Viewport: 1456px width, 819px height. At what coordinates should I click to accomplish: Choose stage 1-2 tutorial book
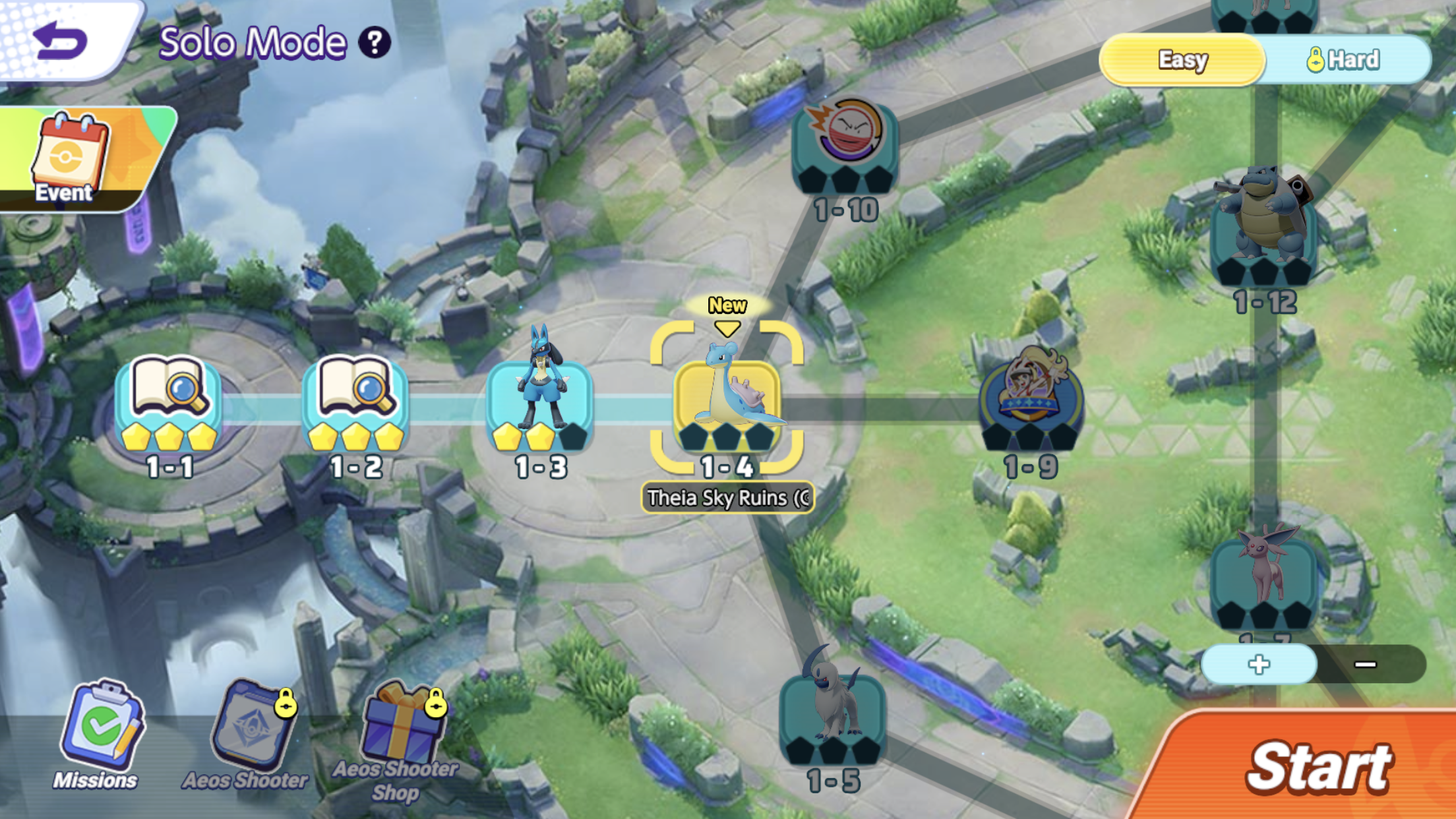coord(356,404)
